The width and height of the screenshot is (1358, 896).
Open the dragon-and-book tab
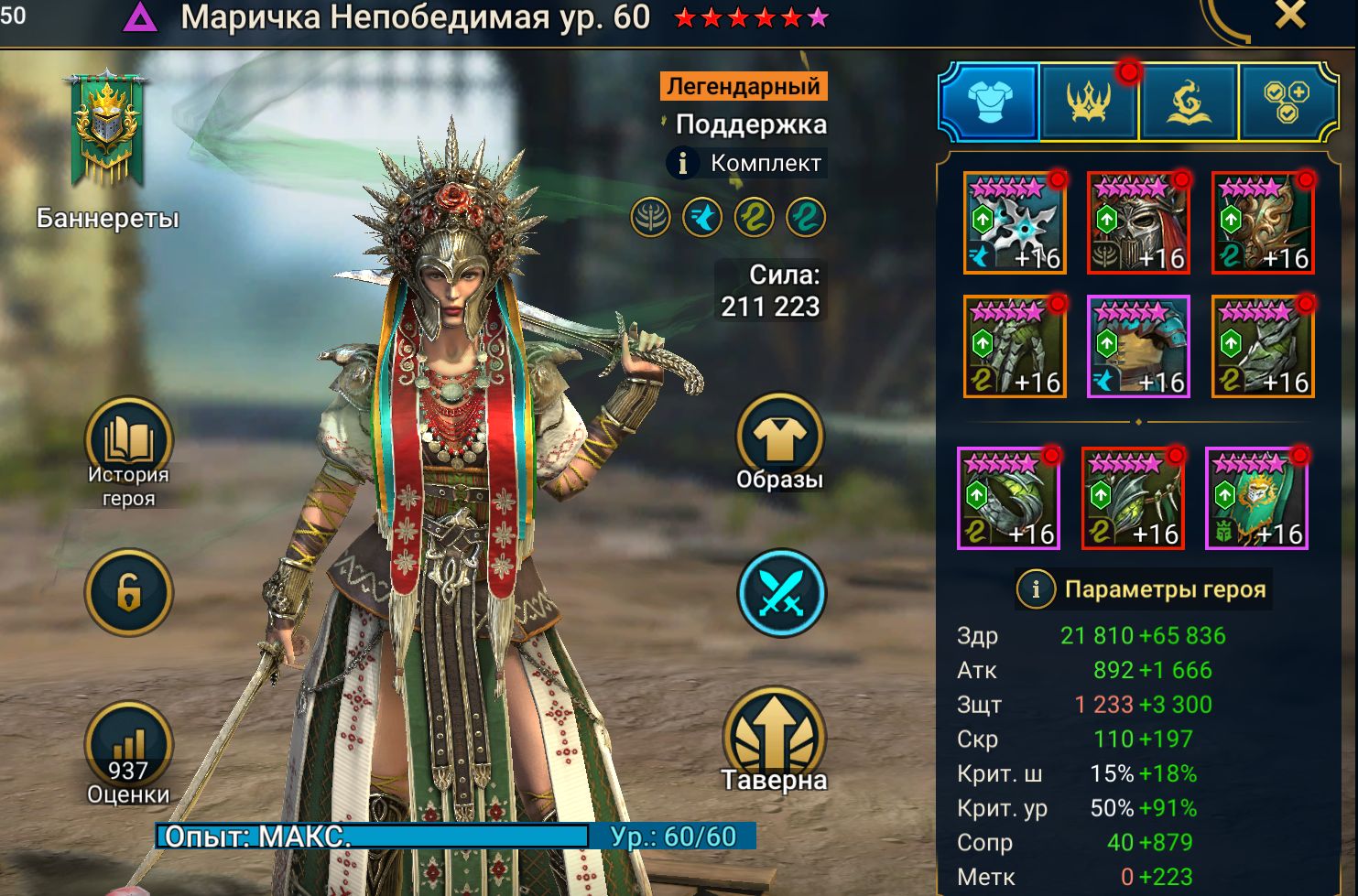click(x=1188, y=101)
